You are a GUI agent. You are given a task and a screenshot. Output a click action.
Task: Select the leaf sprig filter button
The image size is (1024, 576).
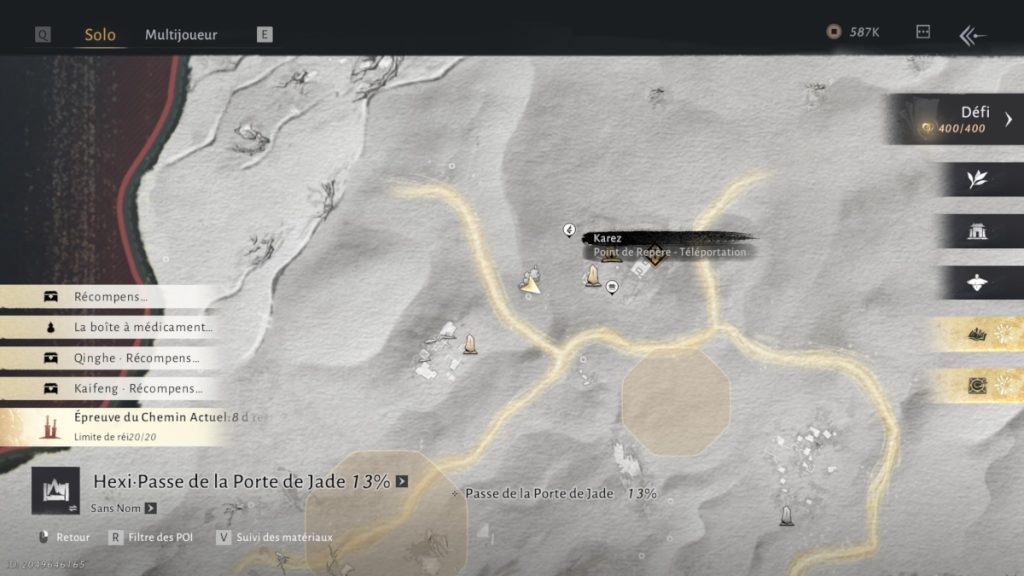[977, 179]
